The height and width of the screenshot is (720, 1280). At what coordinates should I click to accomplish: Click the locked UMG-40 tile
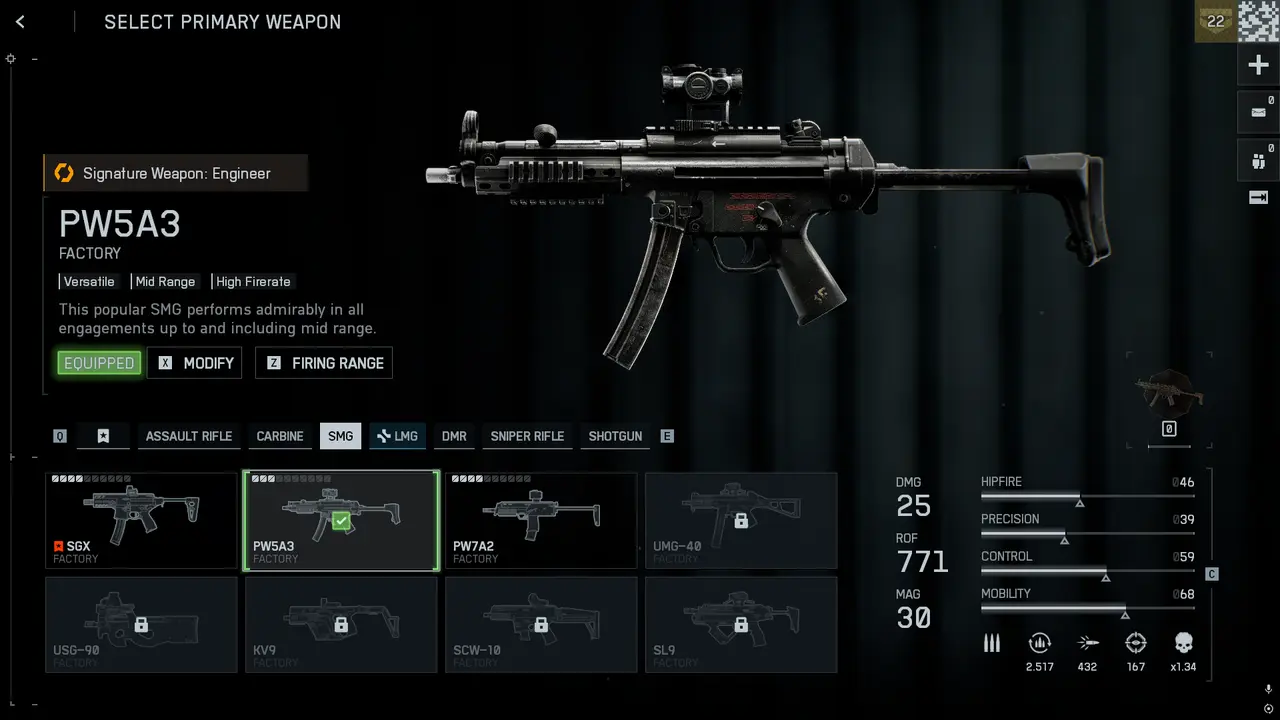click(x=741, y=520)
